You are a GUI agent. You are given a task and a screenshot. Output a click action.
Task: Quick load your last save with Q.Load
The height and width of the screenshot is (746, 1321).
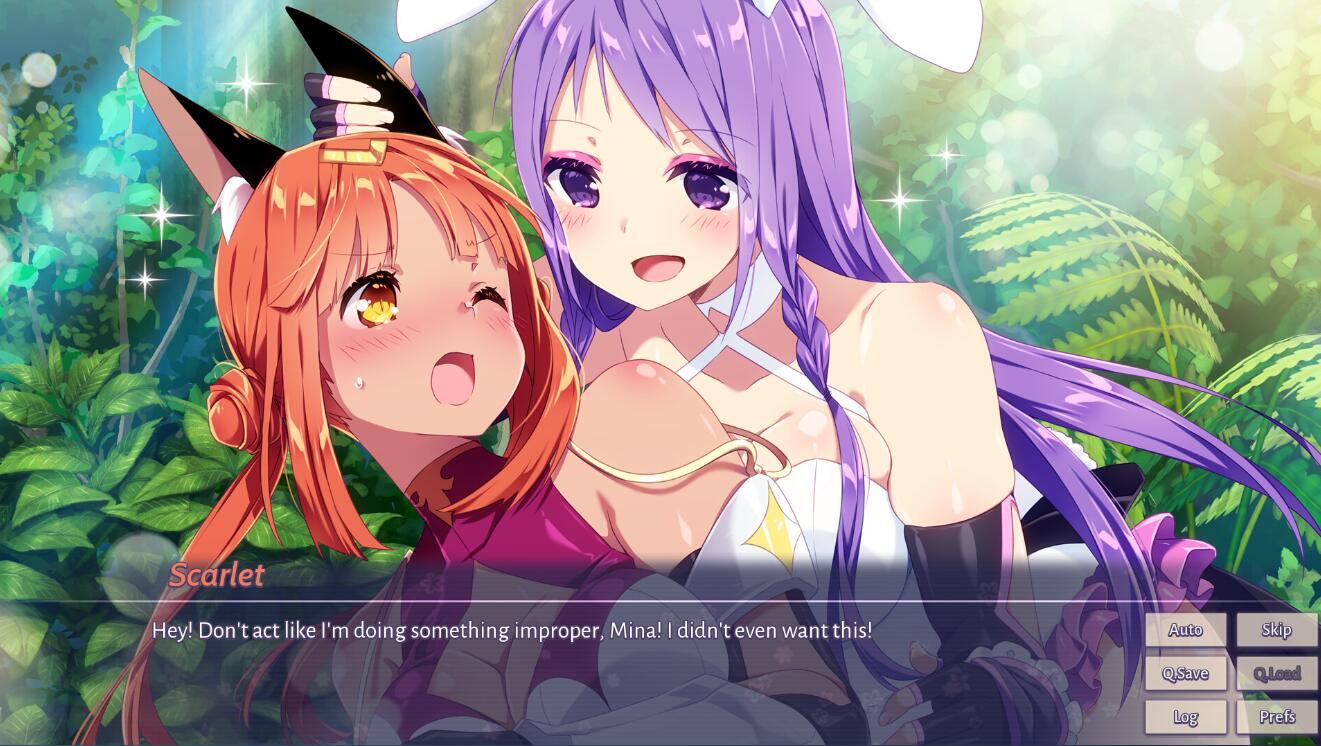point(1277,673)
